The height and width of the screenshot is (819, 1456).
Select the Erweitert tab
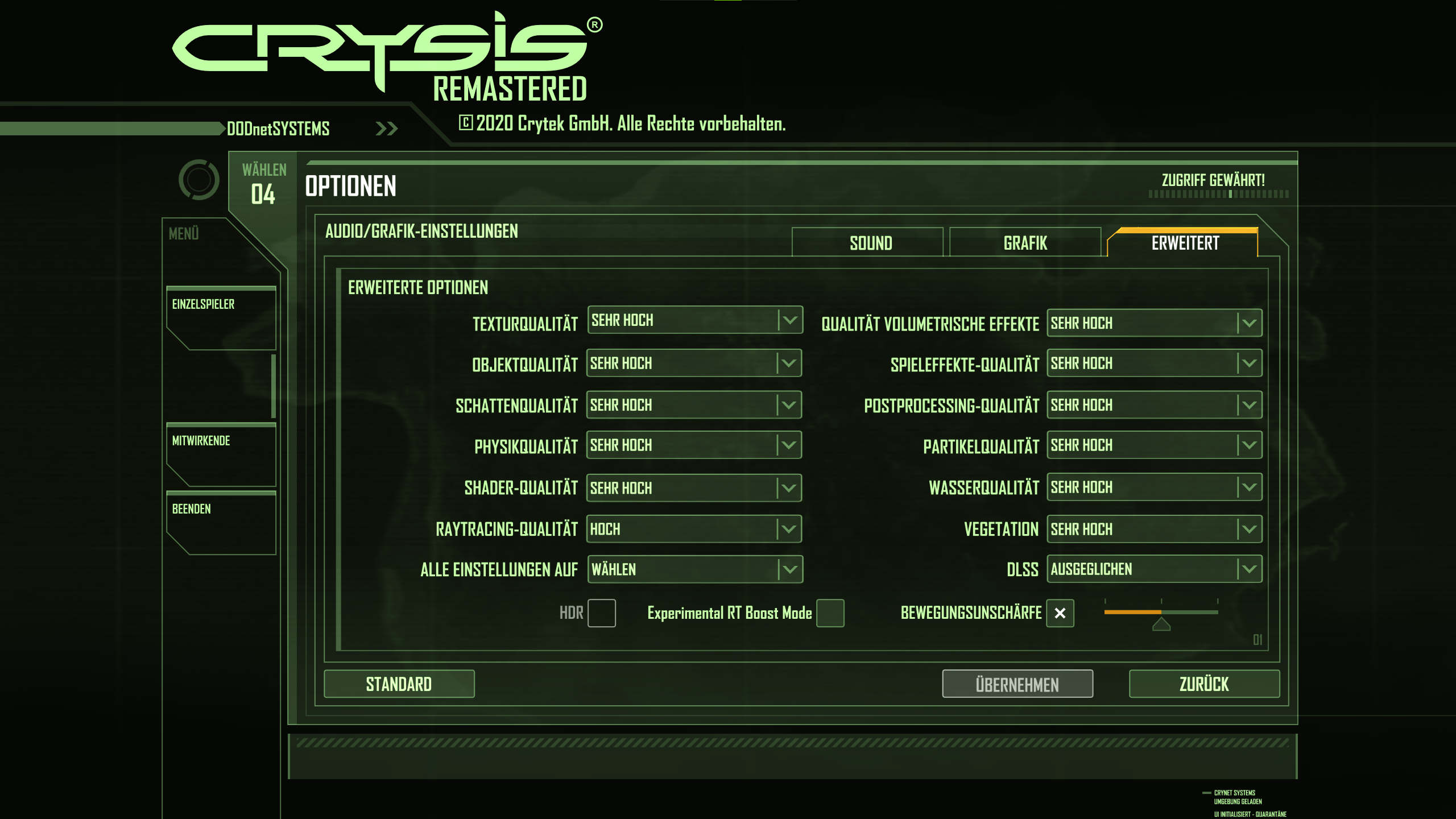(x=1185, y=243)
